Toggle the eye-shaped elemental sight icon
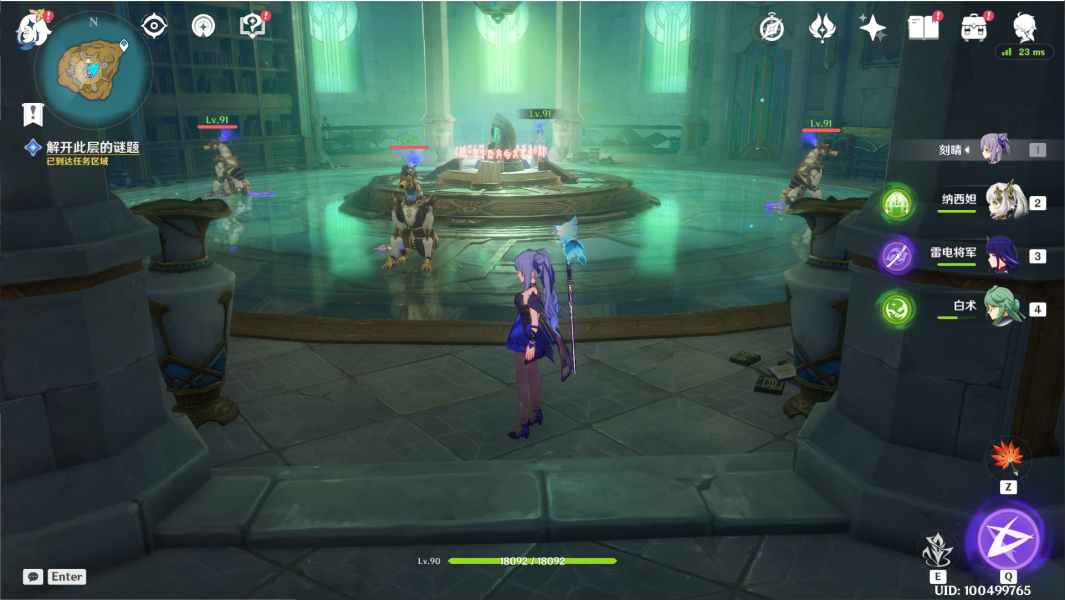 (154, 26)
